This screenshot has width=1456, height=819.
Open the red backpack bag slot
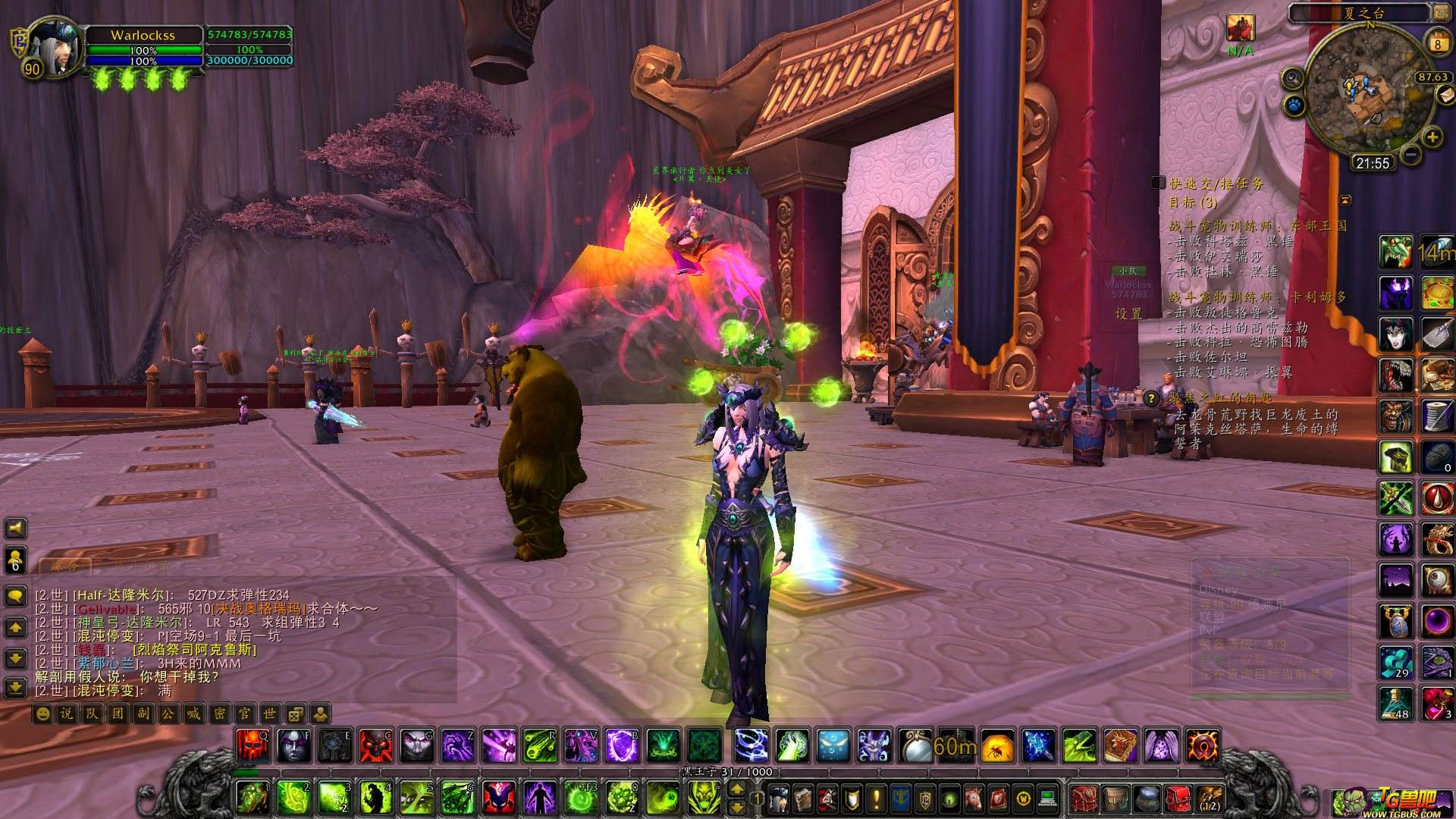click(1177, 799)
